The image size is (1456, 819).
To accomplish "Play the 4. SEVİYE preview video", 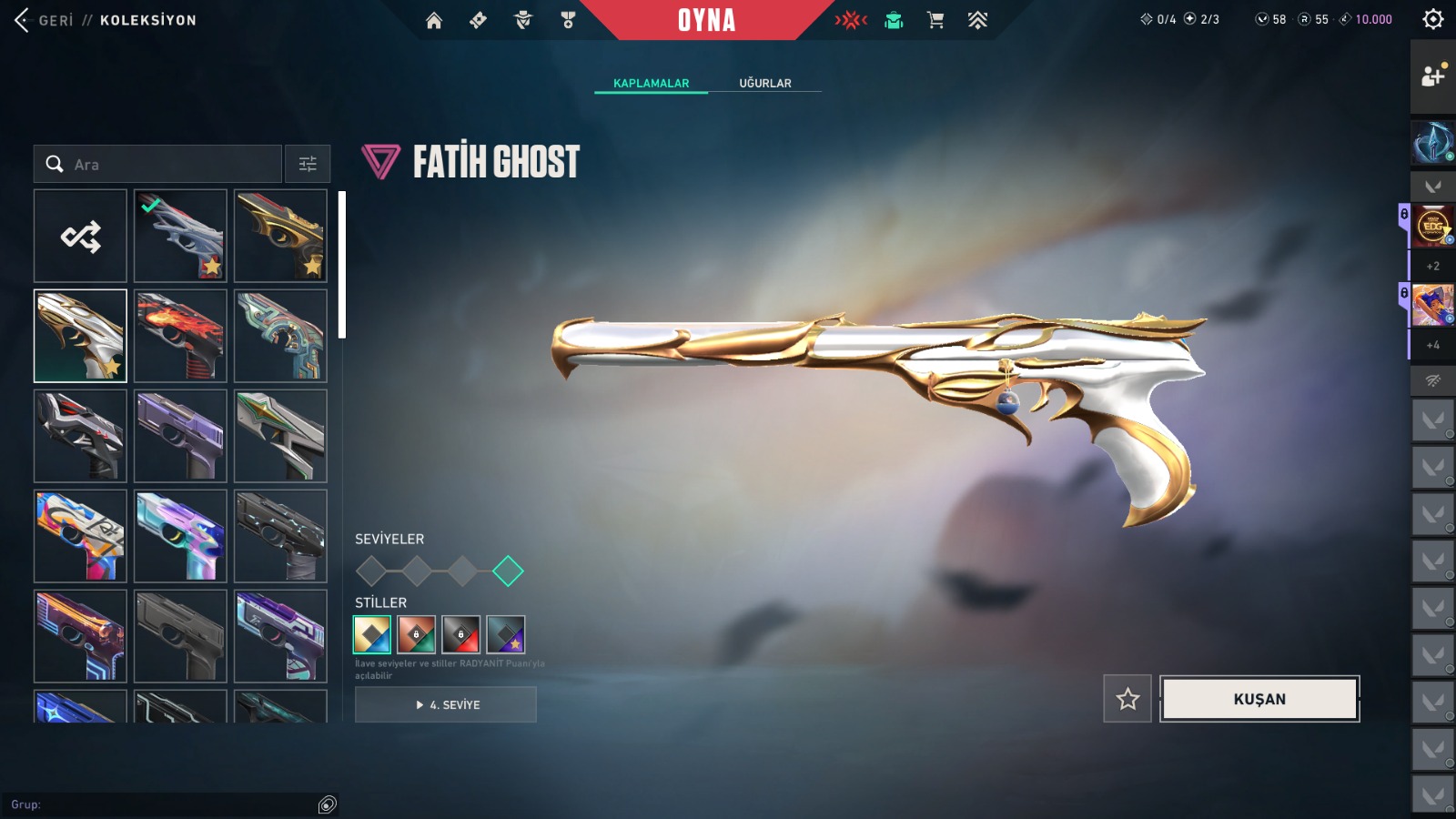I will pyautogui.click(x=446, y=704).
